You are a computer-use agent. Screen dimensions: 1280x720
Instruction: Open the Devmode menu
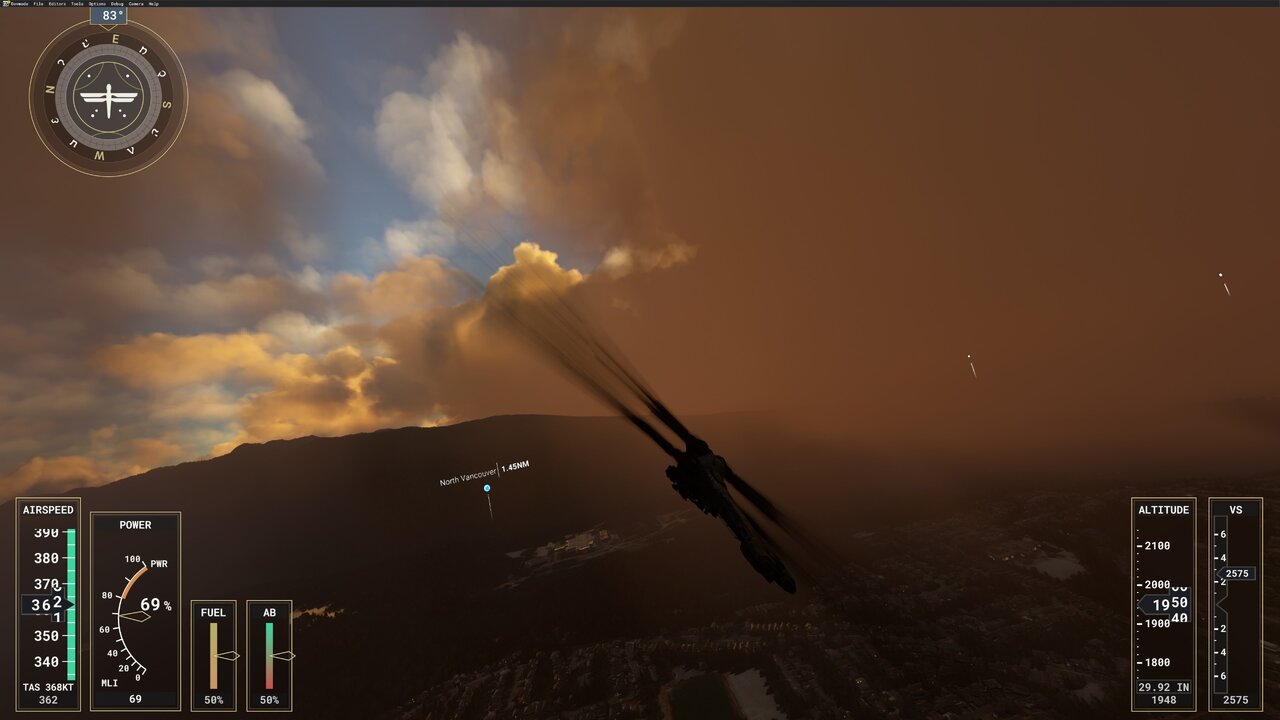click(x=18, y=4)
